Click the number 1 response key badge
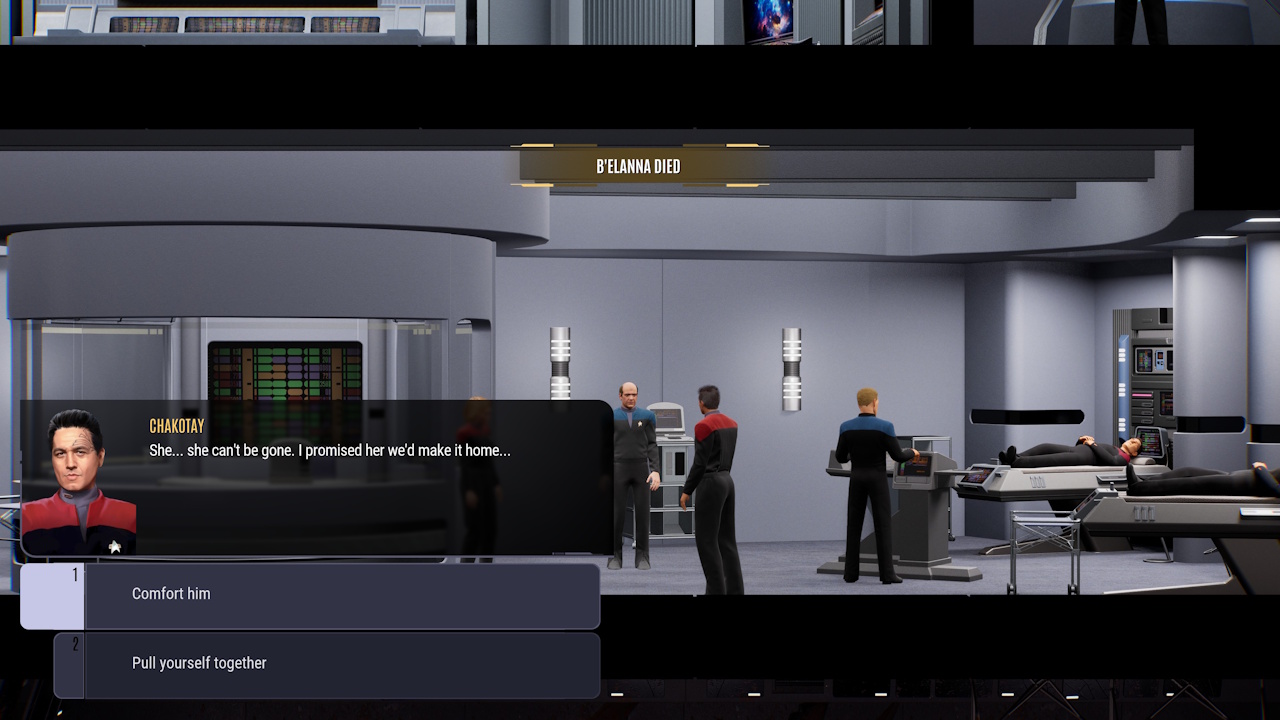 click(x=76, y=572)
